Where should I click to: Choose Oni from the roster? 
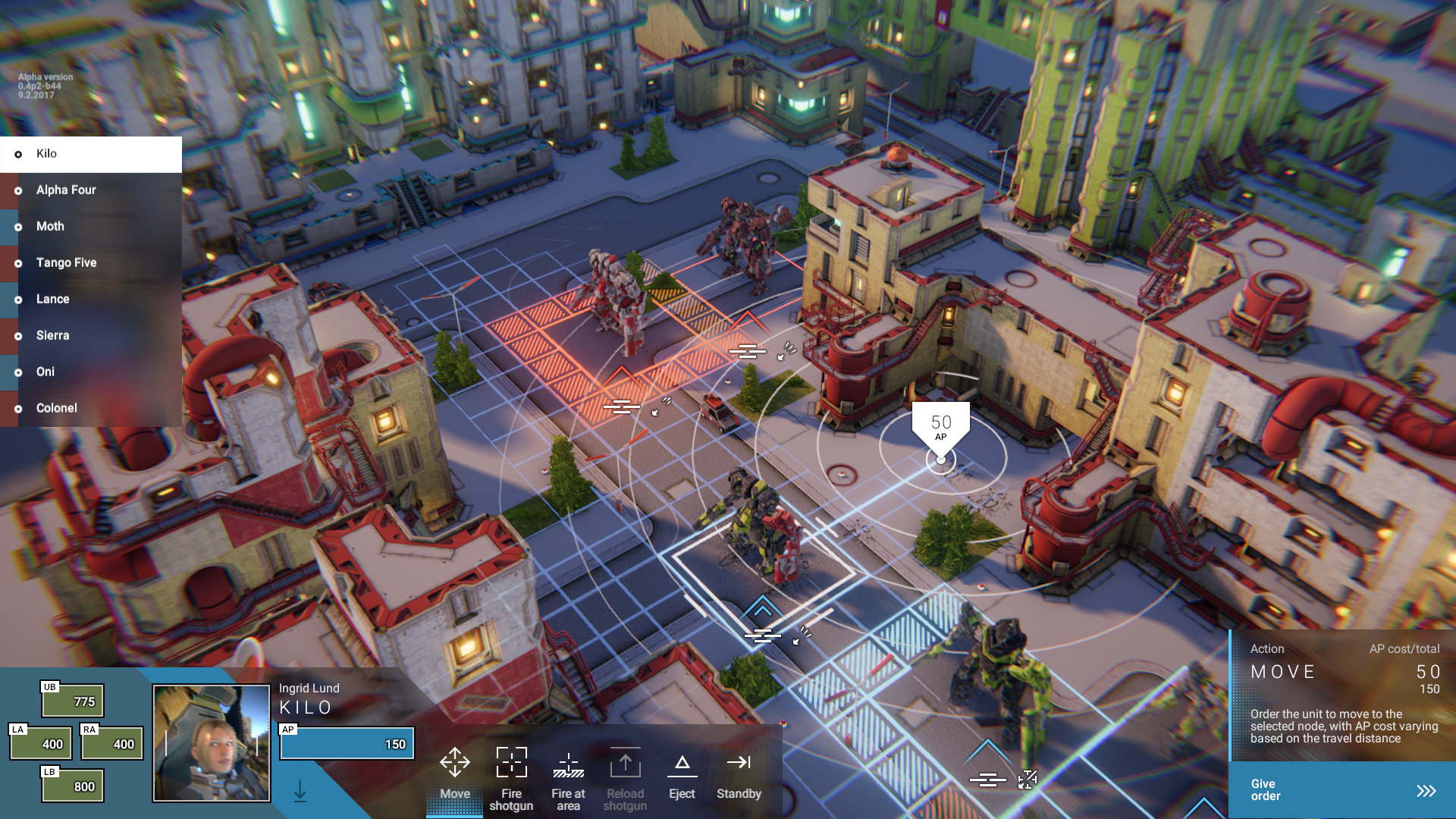[91, 372]
